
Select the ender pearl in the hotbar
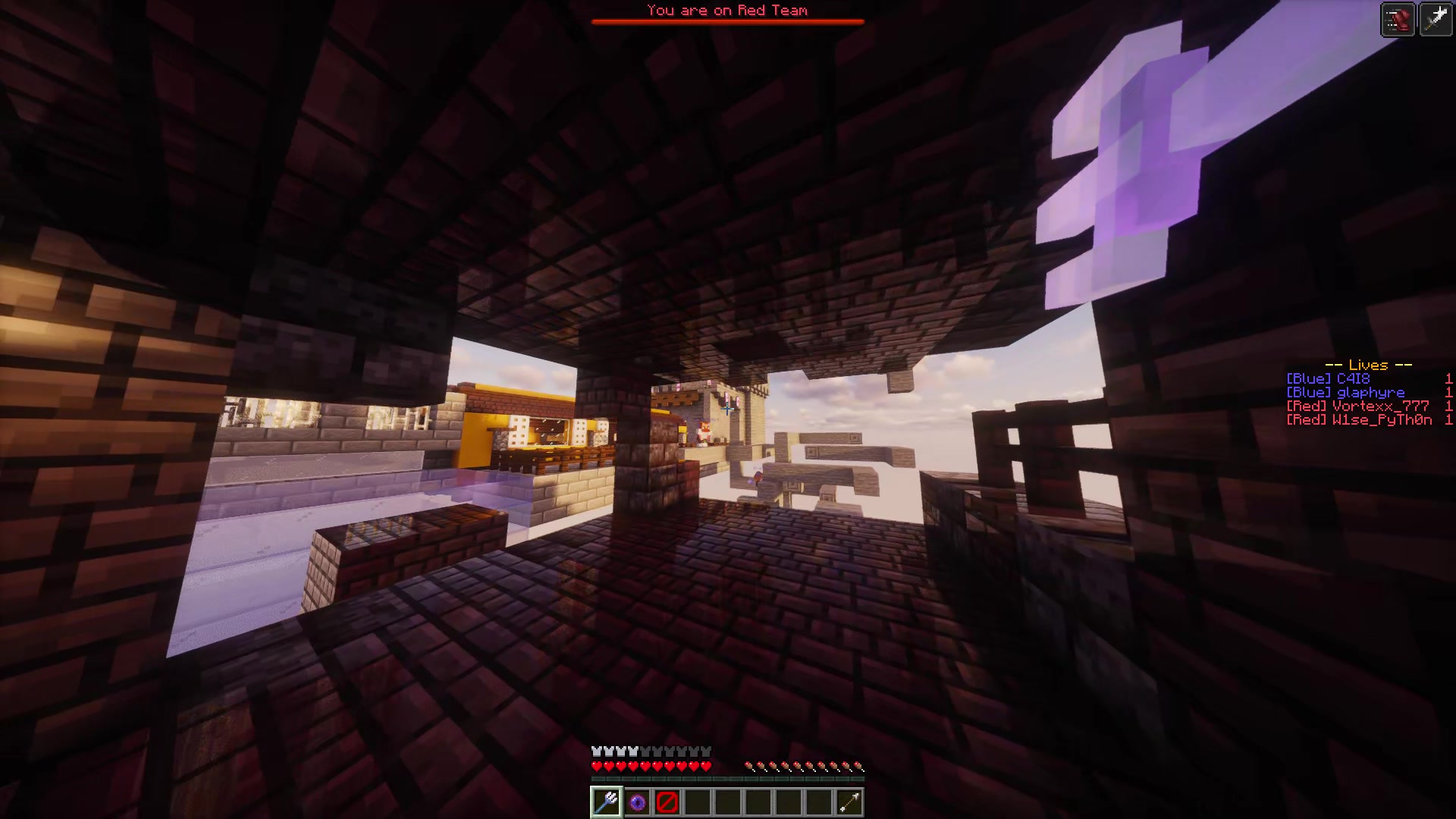(x=639, y=802)
